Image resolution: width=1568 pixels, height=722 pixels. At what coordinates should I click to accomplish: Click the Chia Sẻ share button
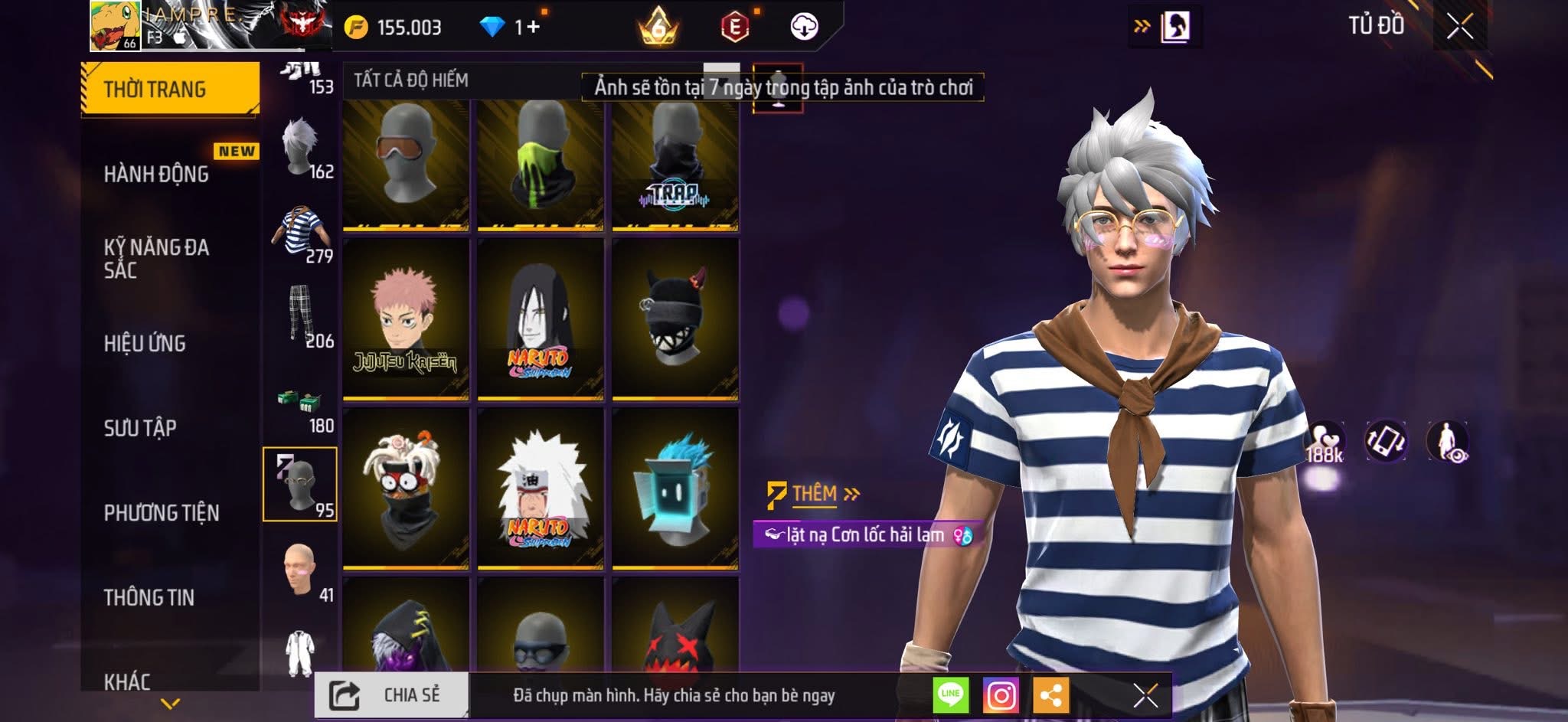point(391,695)
